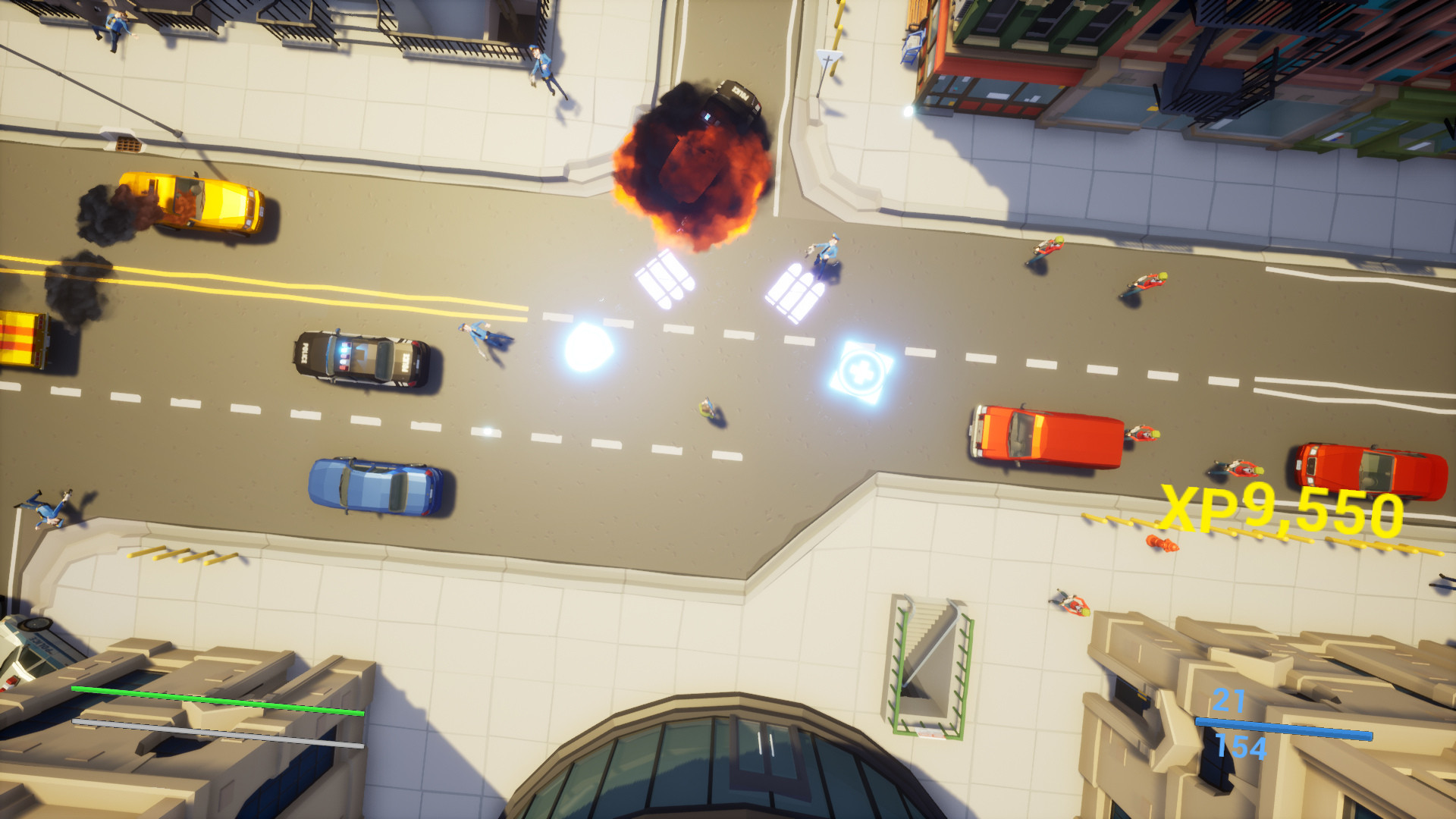Select the glowing health cross pickup
This screenshot has width=1456, height=819.
tap(861, 370)
